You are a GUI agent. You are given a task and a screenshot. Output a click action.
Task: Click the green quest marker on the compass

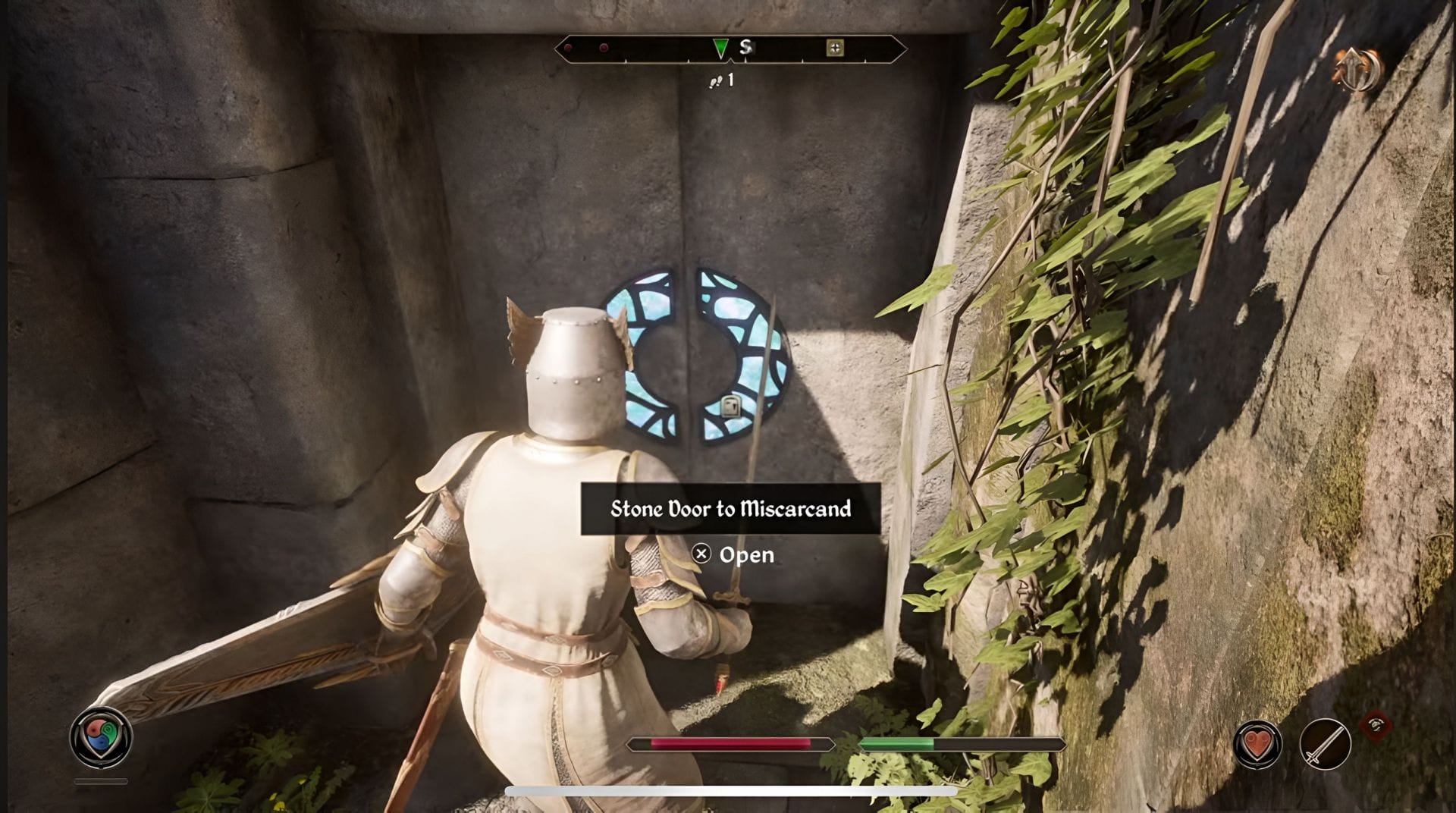pos(720,48)
